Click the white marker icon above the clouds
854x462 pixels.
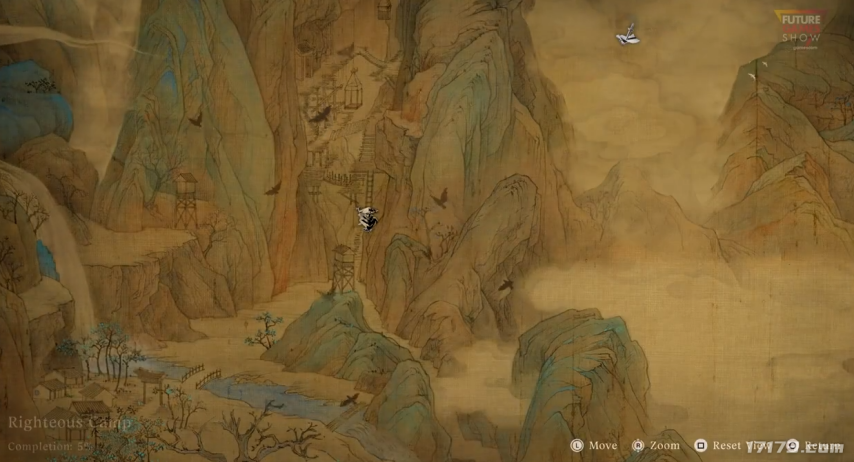point(628,37)
